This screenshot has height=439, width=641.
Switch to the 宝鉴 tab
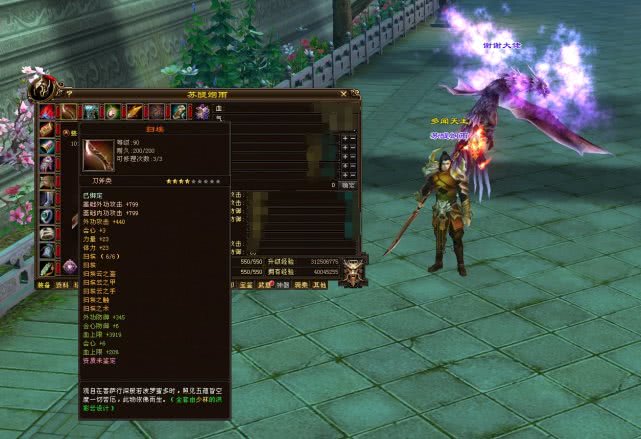[x=246, y=284]
